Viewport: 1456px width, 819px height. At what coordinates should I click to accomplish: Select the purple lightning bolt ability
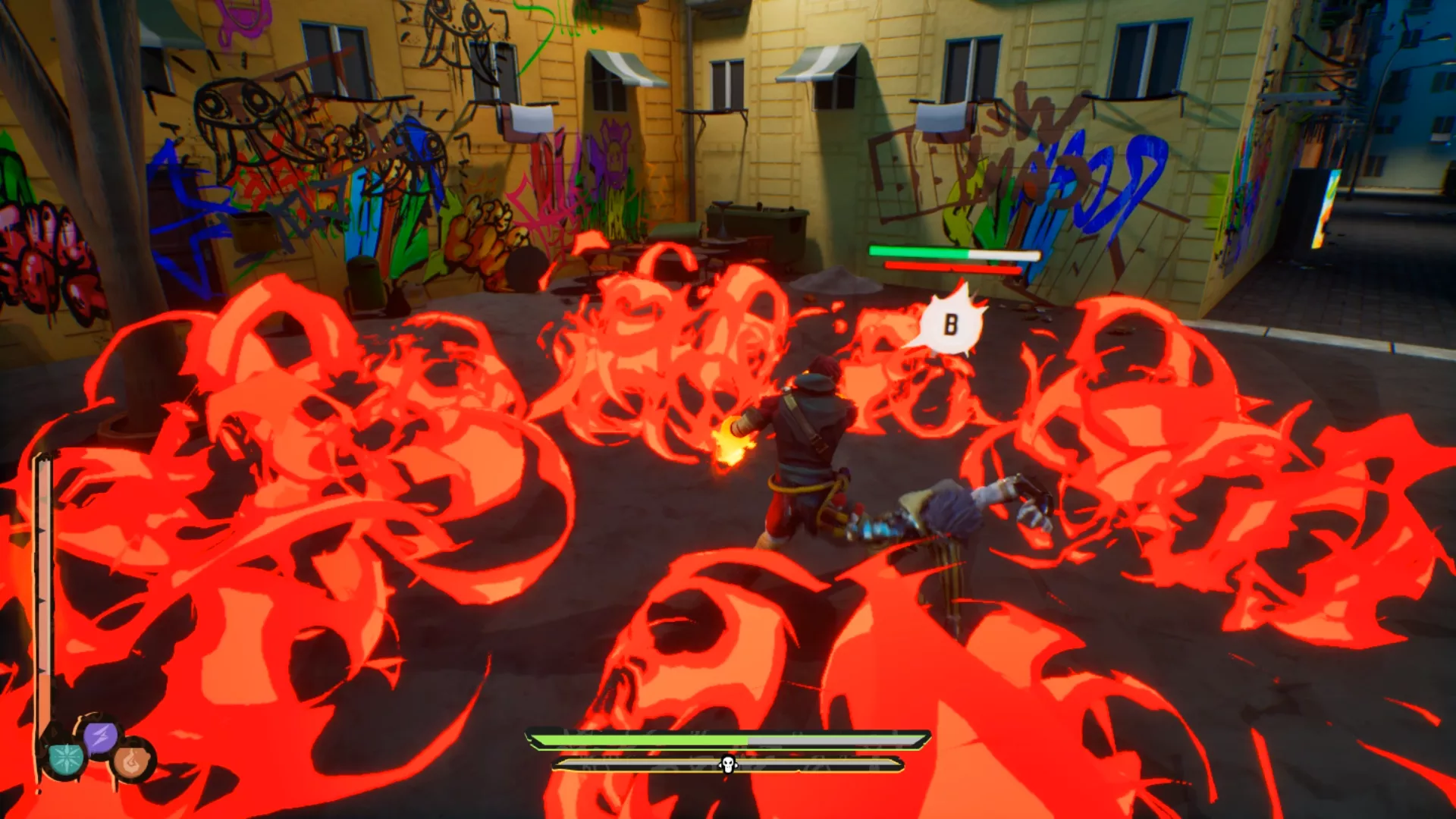(x=101, y=736)
